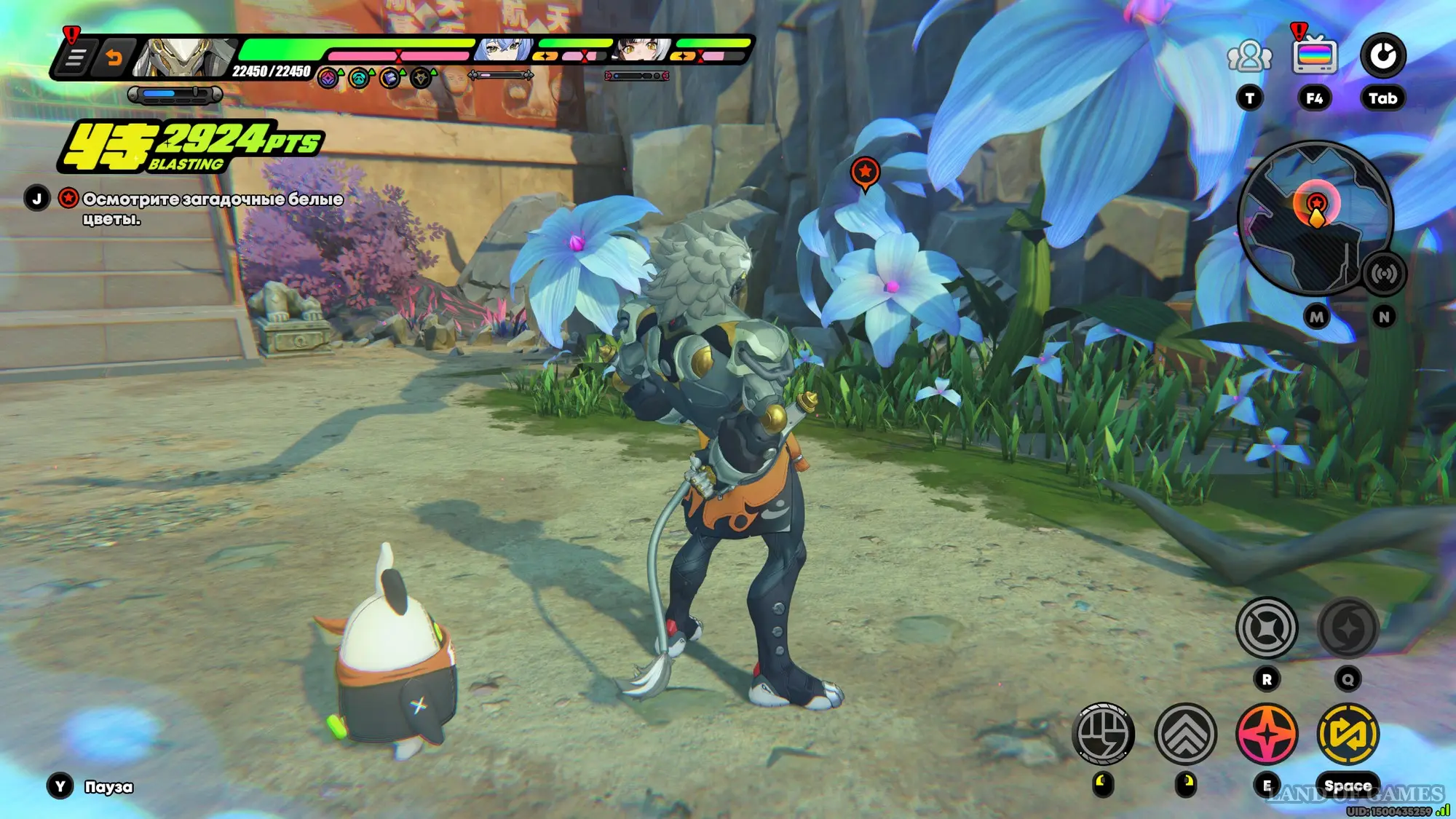Screen dimensions: 1456x819
Task: Open the rainbow TV screen icon
Action: pos(1314,56)
